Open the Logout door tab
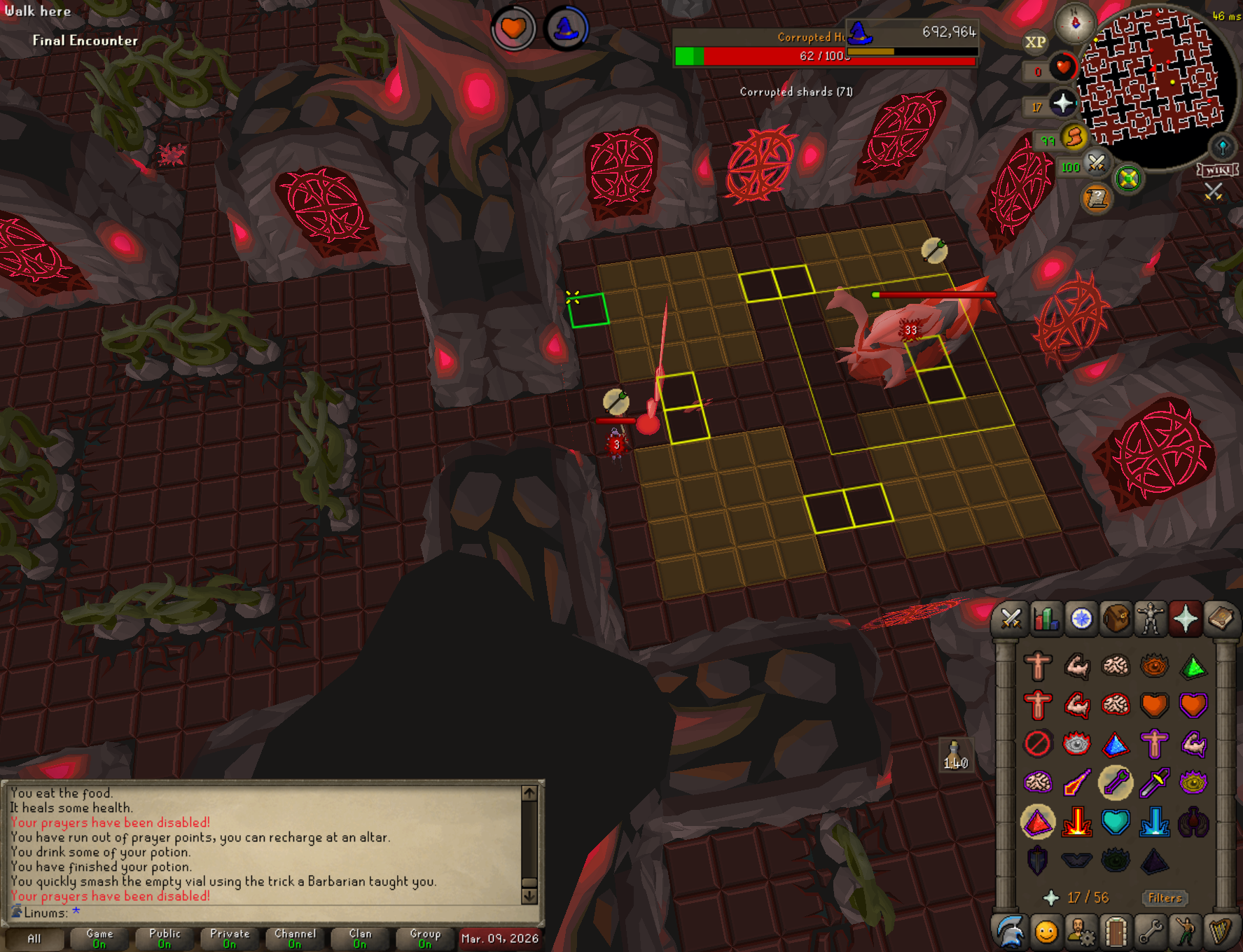Screen dimensions: 1243x952 click(1116, 932)
